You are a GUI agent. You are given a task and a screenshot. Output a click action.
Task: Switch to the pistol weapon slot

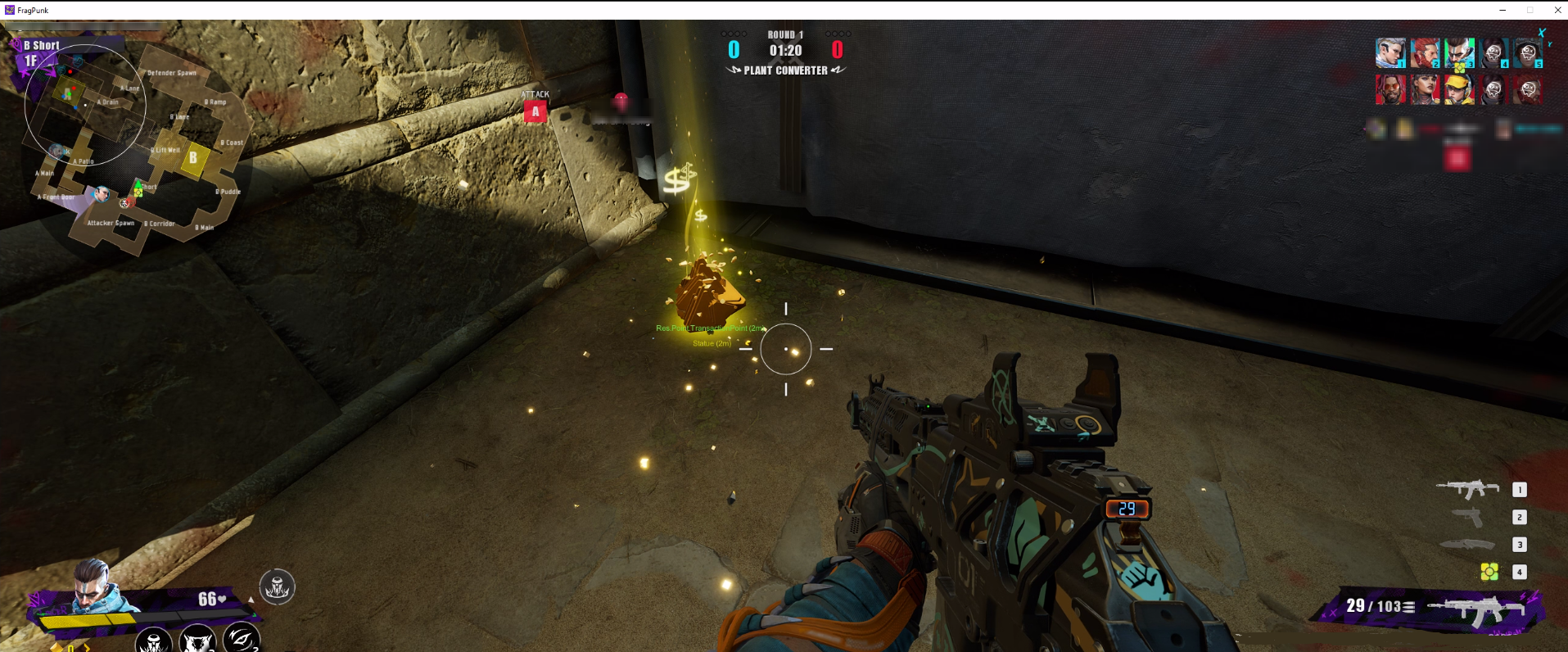[x=1467, y=517]
